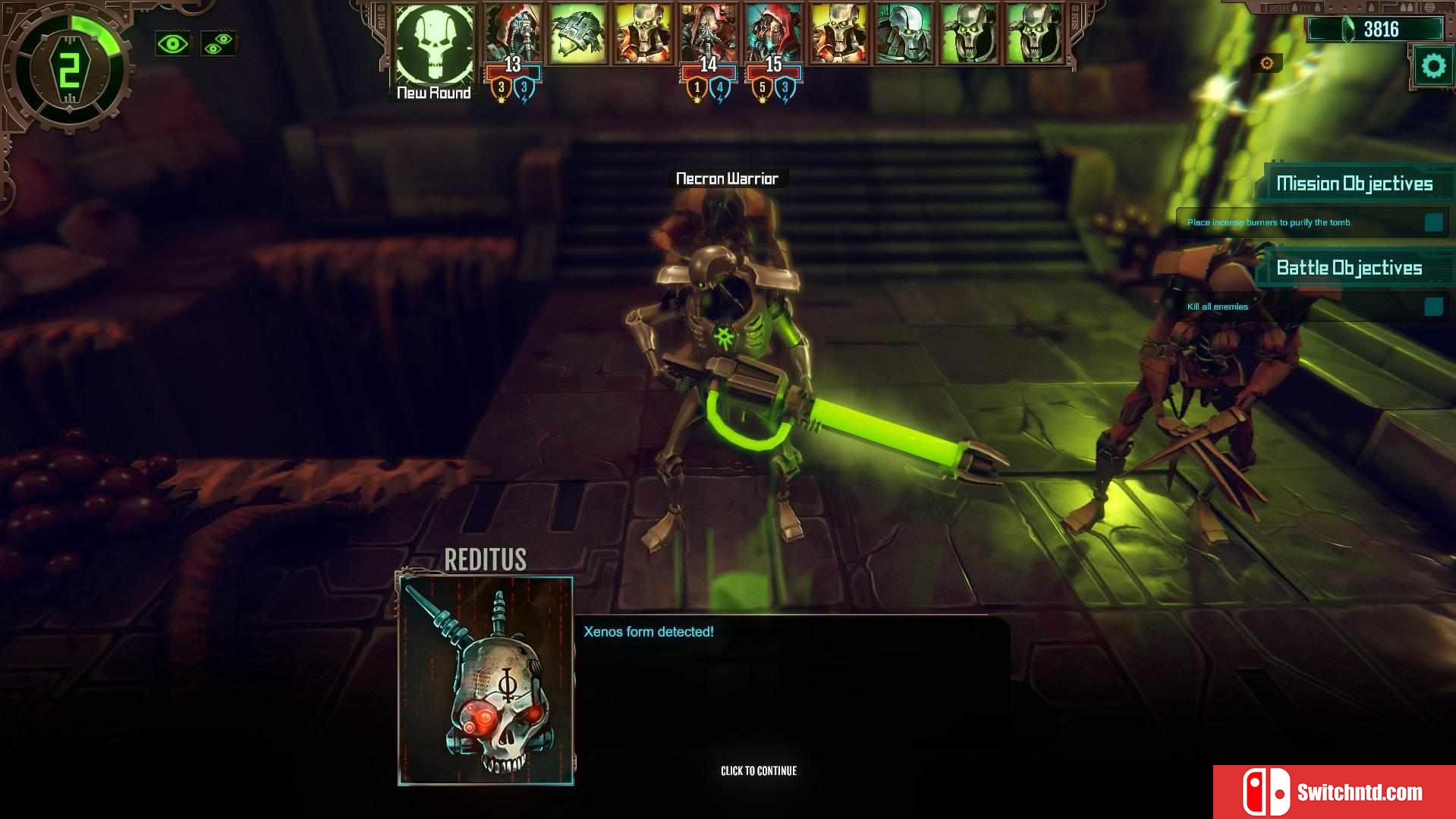
Task: Click the round counter cog dial
Action: click(x=68, y=70)
